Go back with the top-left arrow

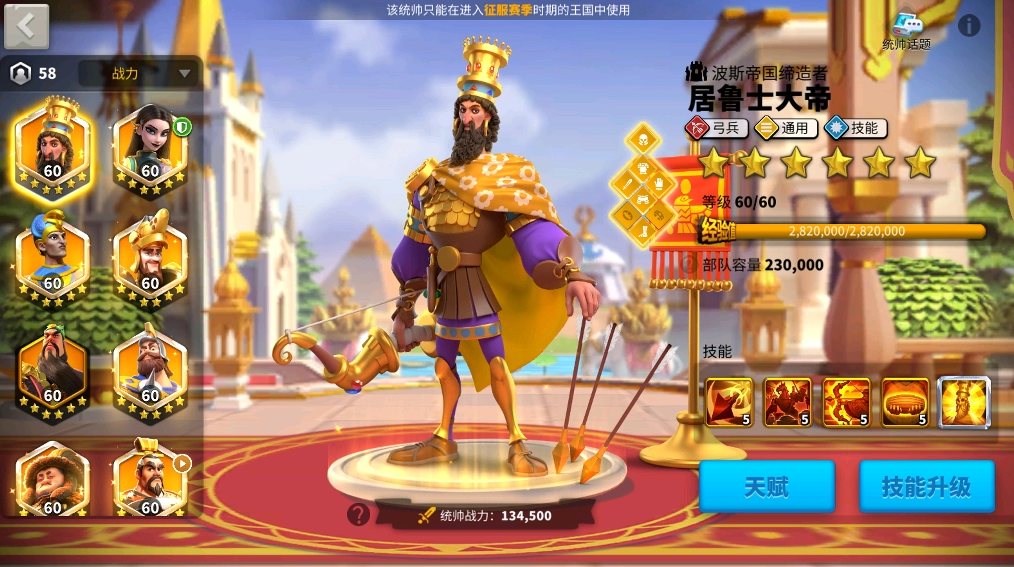click(x=27, y=26)
